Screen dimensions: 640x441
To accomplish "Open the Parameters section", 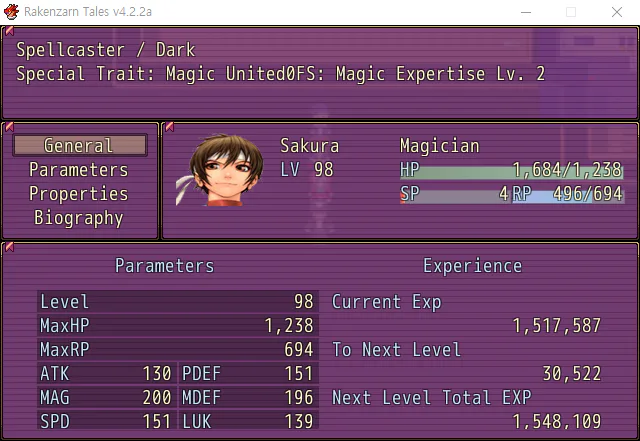I will (x=79, y=170).
